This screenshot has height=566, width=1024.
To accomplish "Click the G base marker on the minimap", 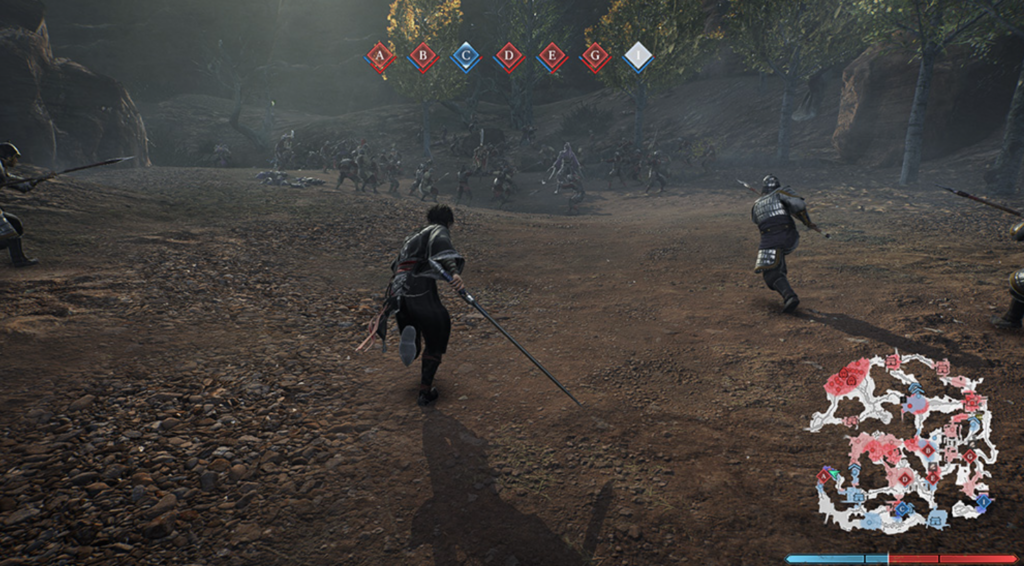I will click(969, 456).
